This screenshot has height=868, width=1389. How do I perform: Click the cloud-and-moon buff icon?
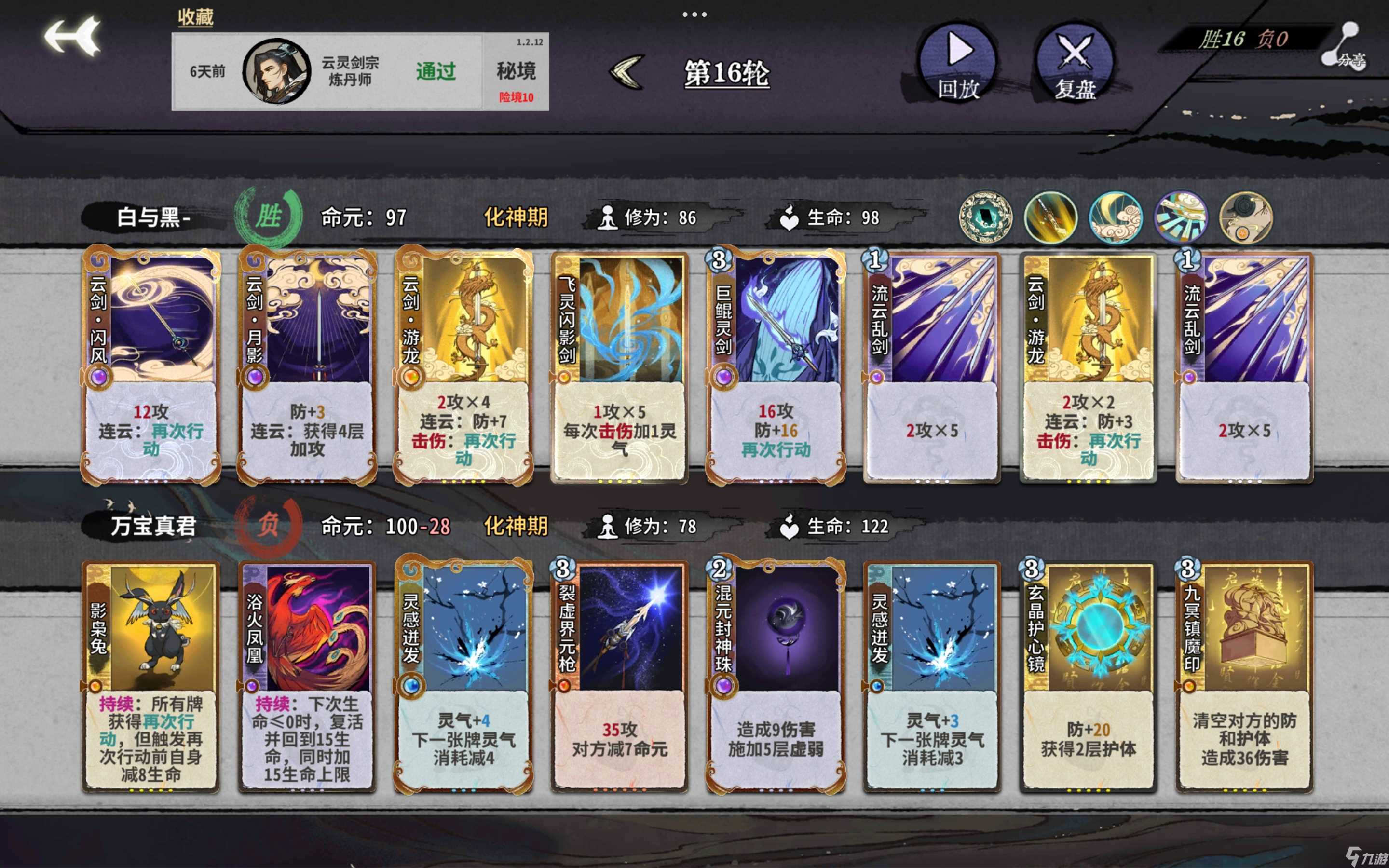click(1117, 217)
